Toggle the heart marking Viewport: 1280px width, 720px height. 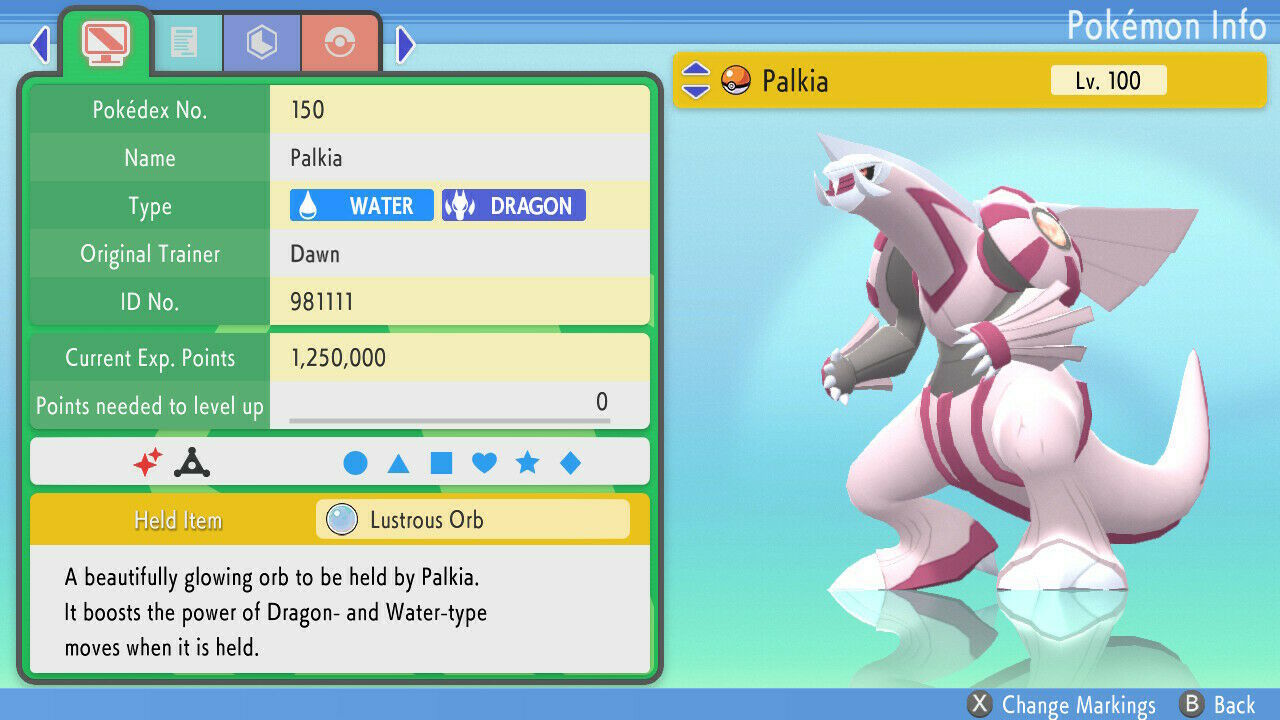485,462
